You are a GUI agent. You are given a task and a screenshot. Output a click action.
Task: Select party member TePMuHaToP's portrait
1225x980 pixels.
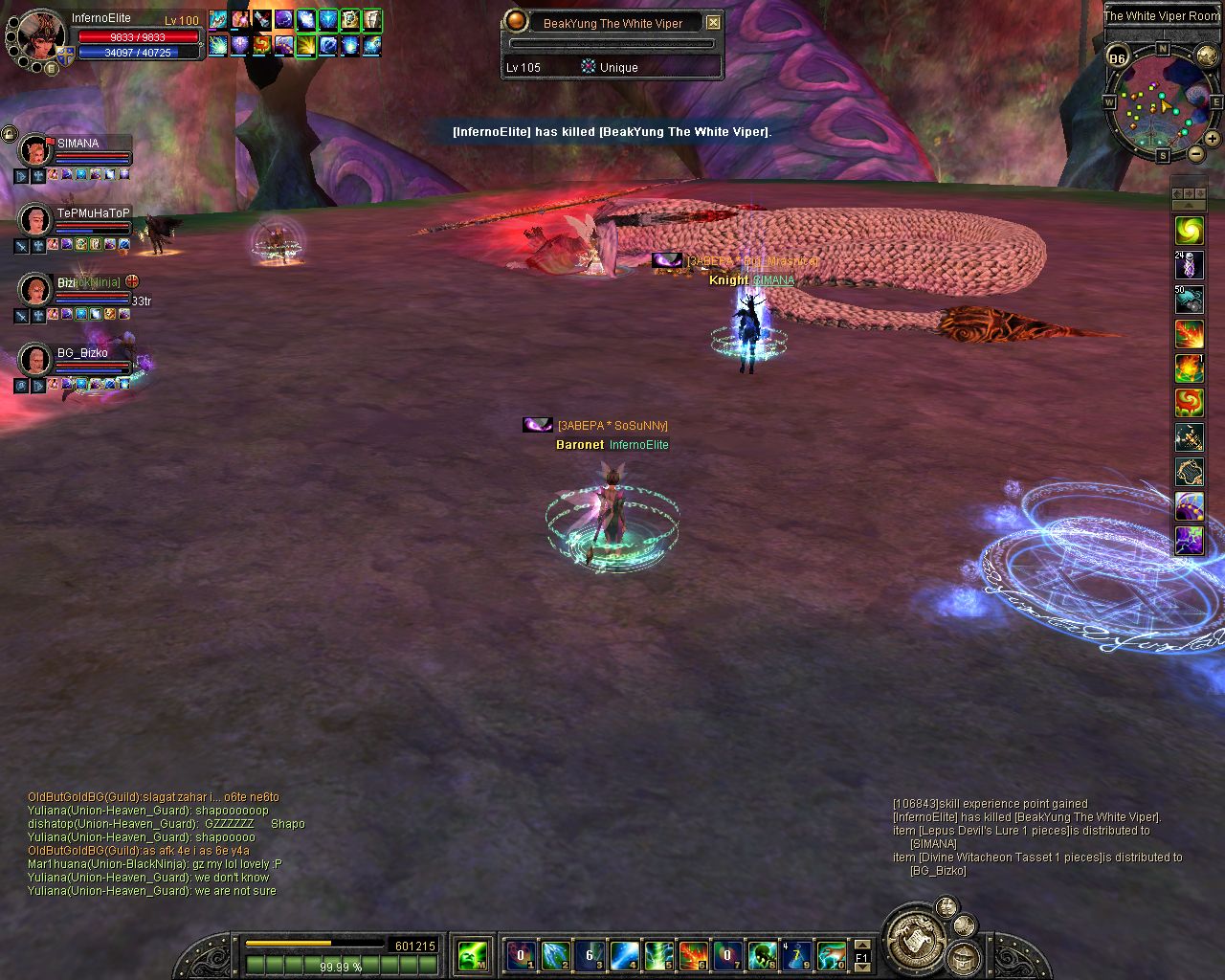point(35,220)
